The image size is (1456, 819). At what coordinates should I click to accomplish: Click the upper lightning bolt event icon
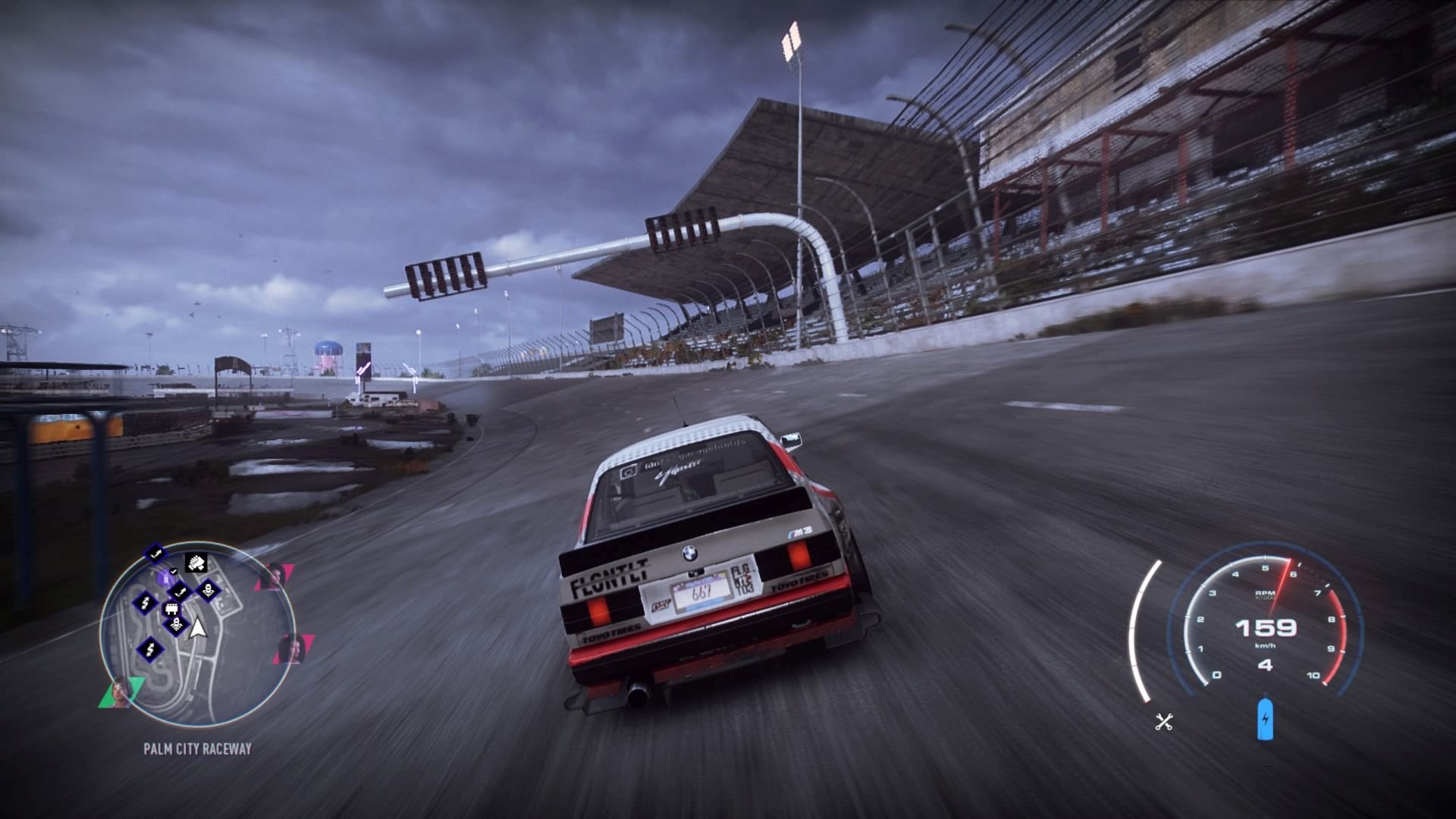pos(145,603)
